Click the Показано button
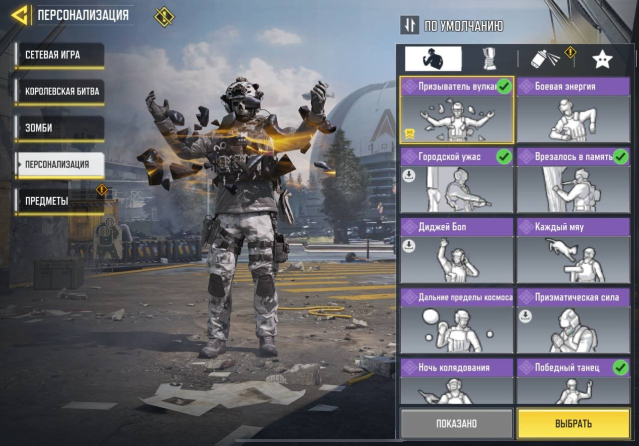The image size is (639, 446). click(x=456, y=423)
